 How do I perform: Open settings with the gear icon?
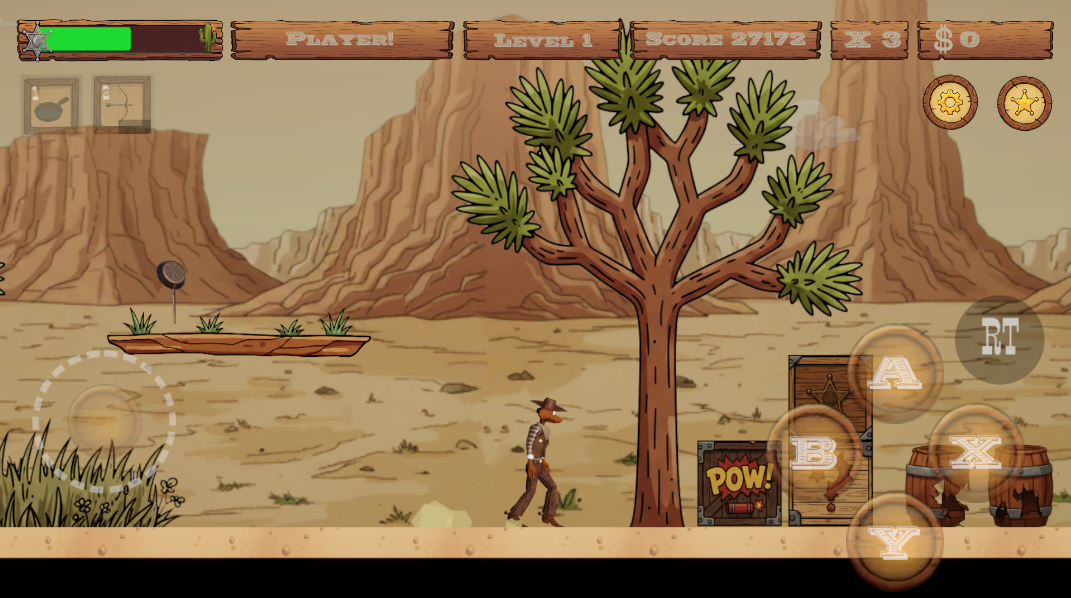coord(950,102)
